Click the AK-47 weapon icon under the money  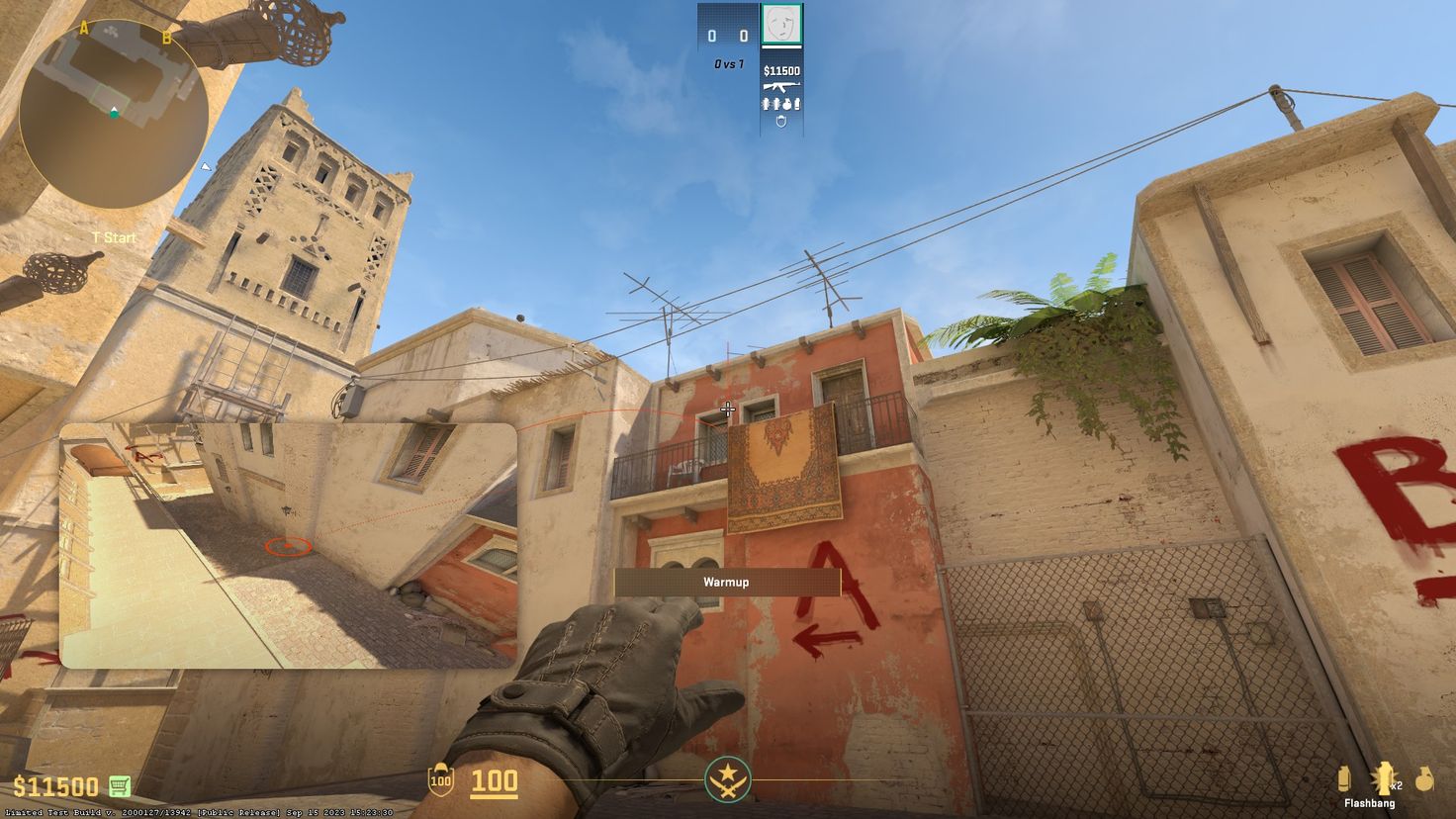click(781, 86)
